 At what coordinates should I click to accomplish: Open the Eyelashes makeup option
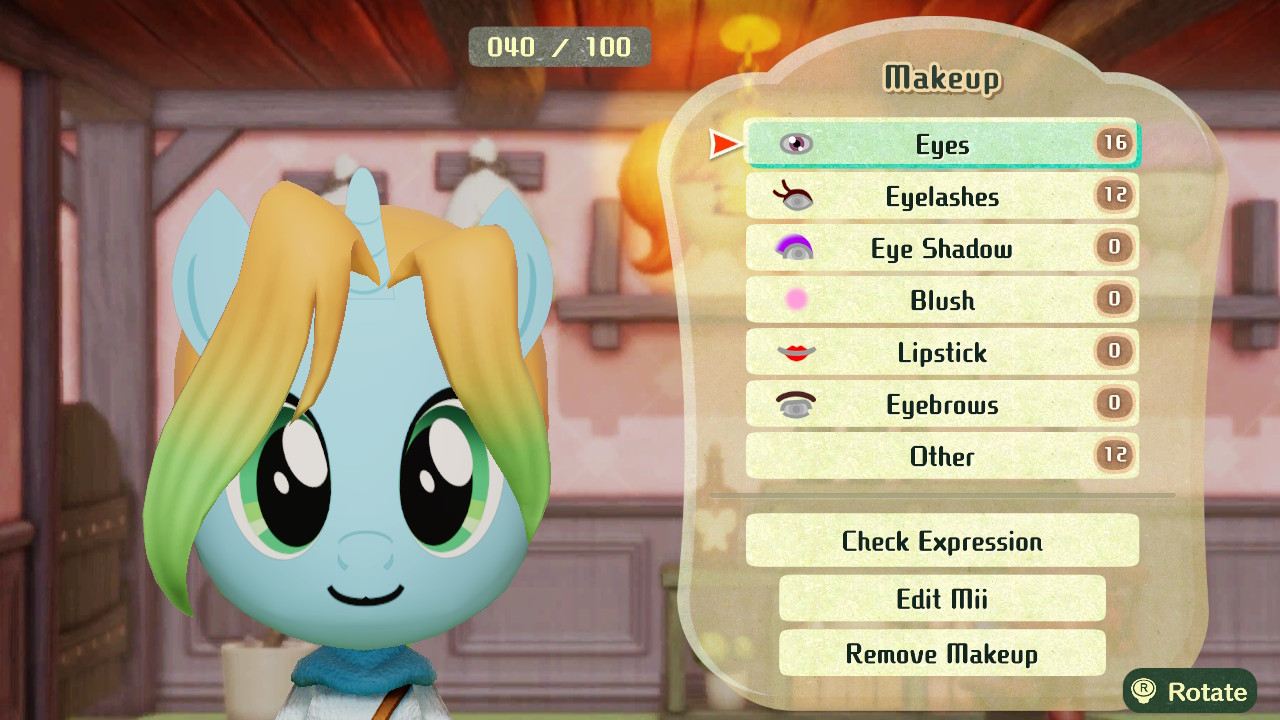[942, 196]
